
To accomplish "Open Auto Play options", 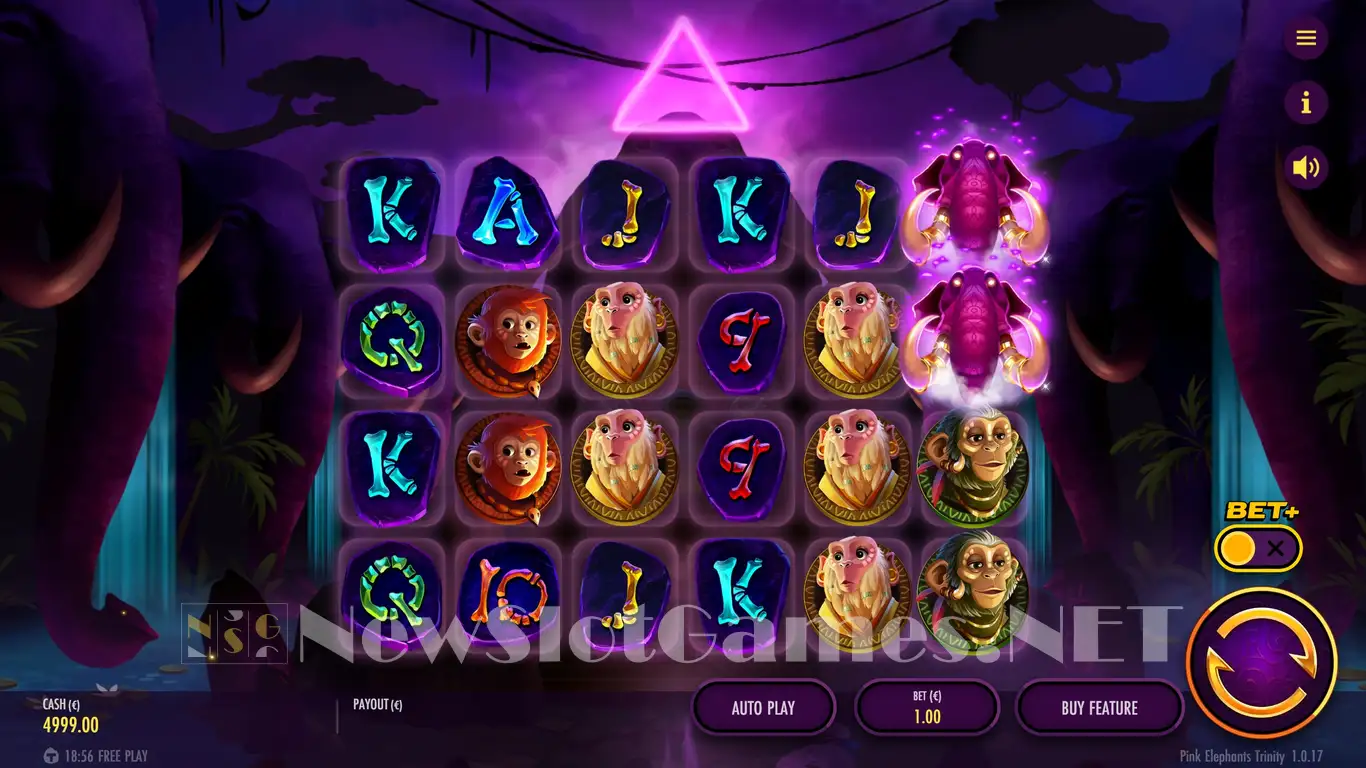I will tap(763, 708).
